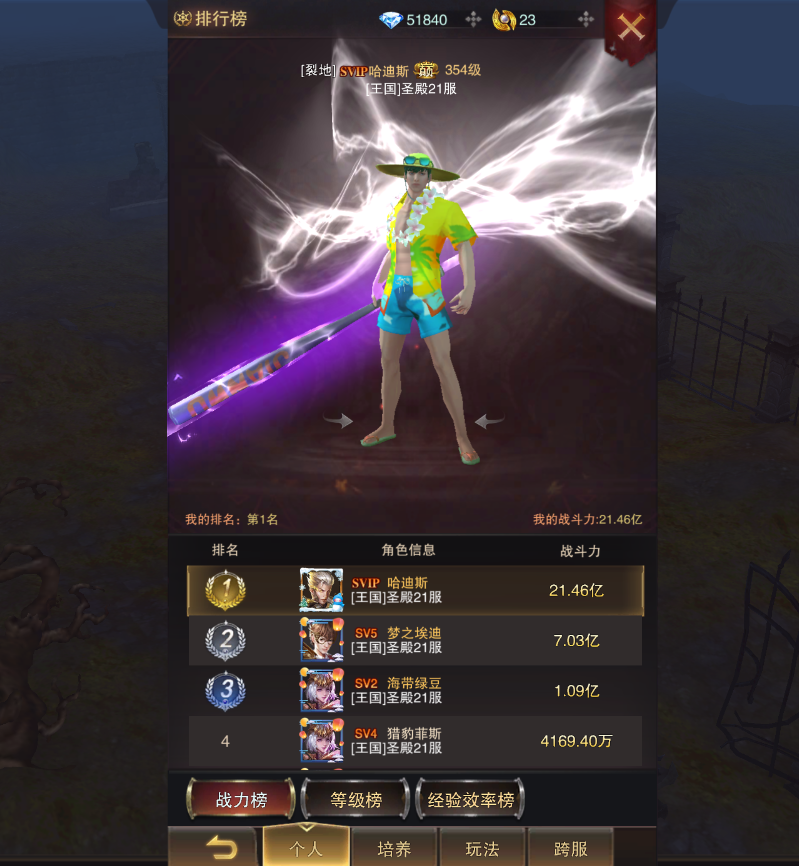This screenshot has height=866, width=799.
Task: Open the 个人 tab
Action: pos(306,849)
